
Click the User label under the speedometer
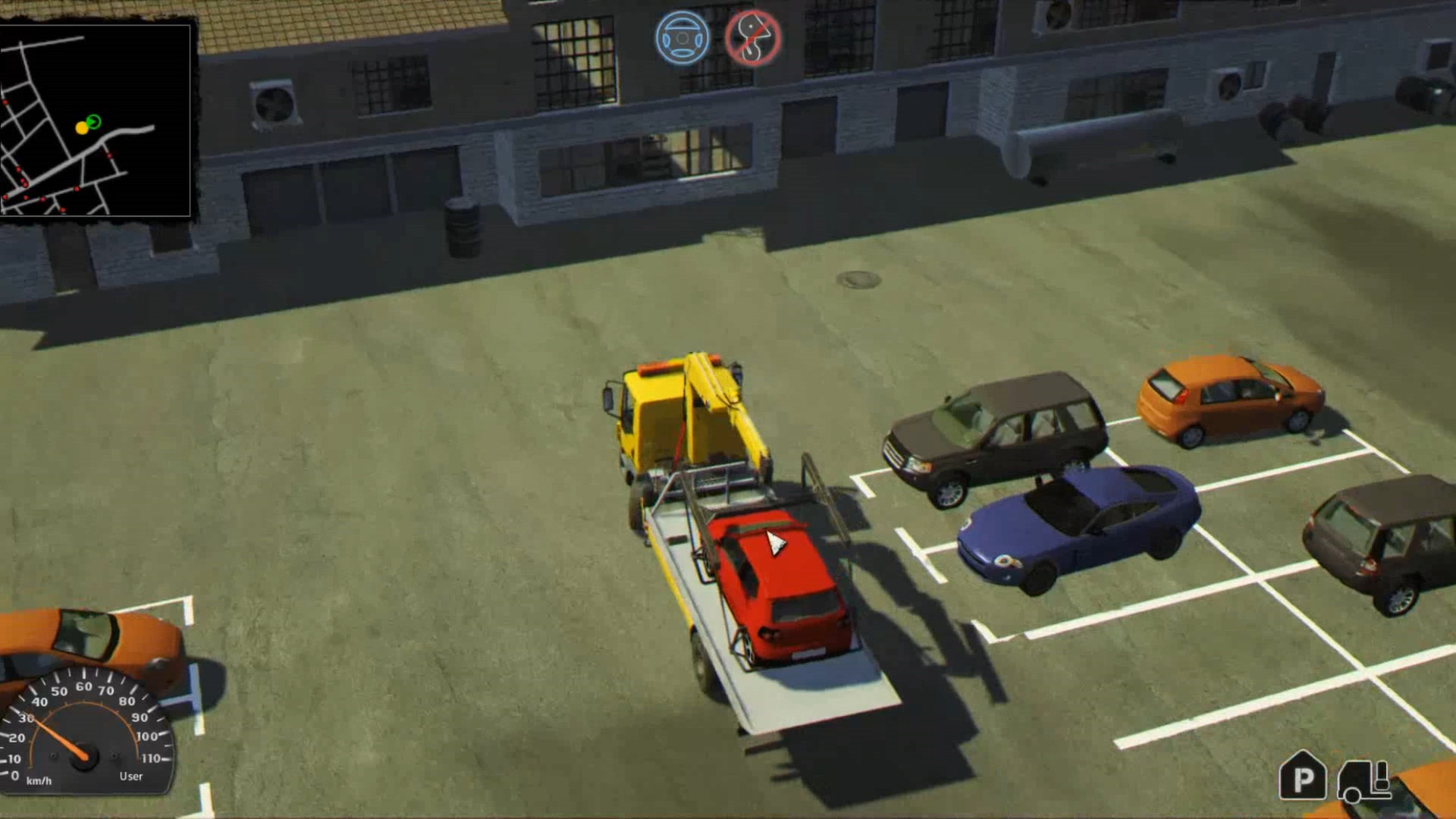tap(130, 777)
